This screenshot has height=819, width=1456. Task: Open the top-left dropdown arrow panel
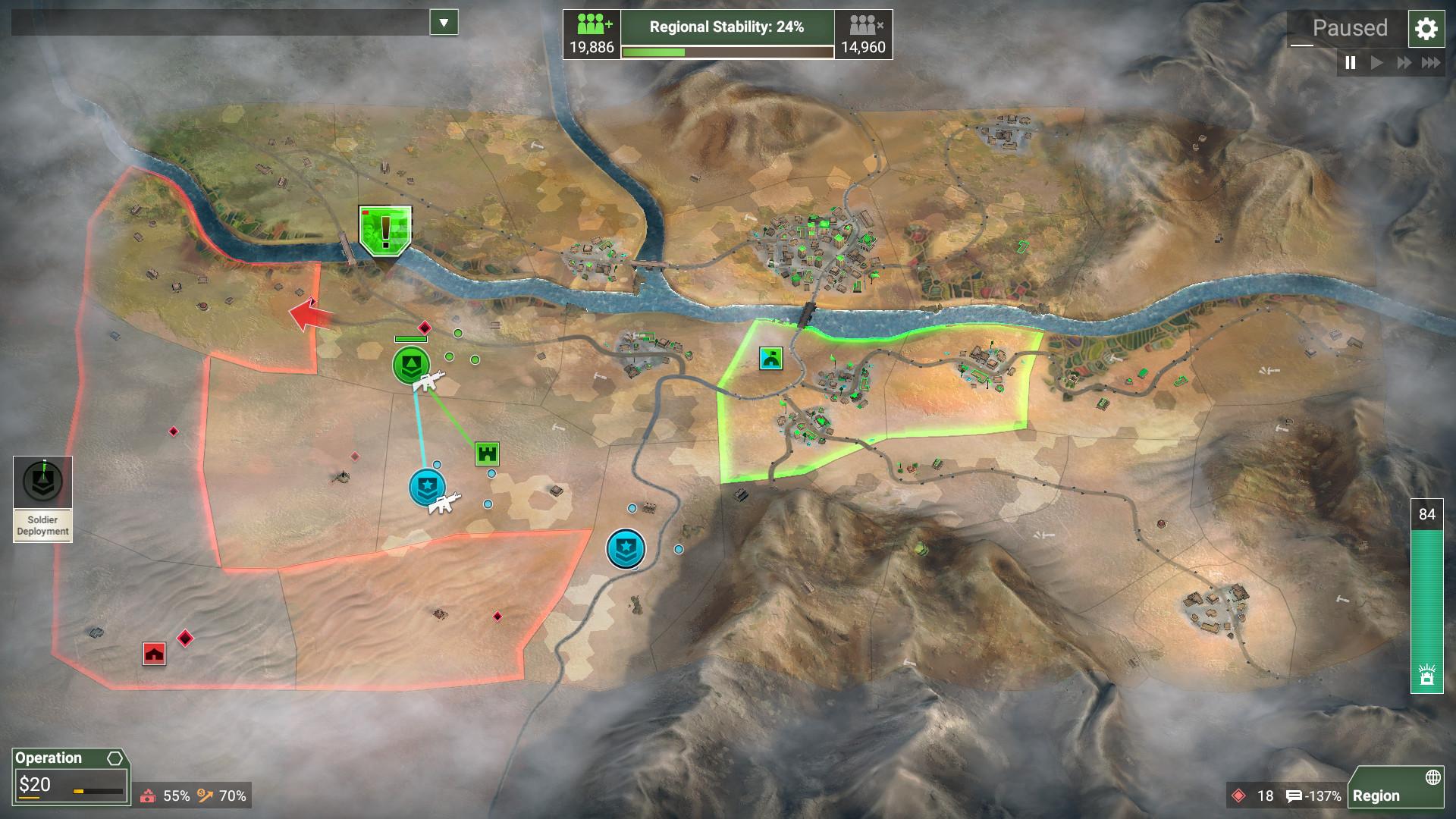[442, 22]
